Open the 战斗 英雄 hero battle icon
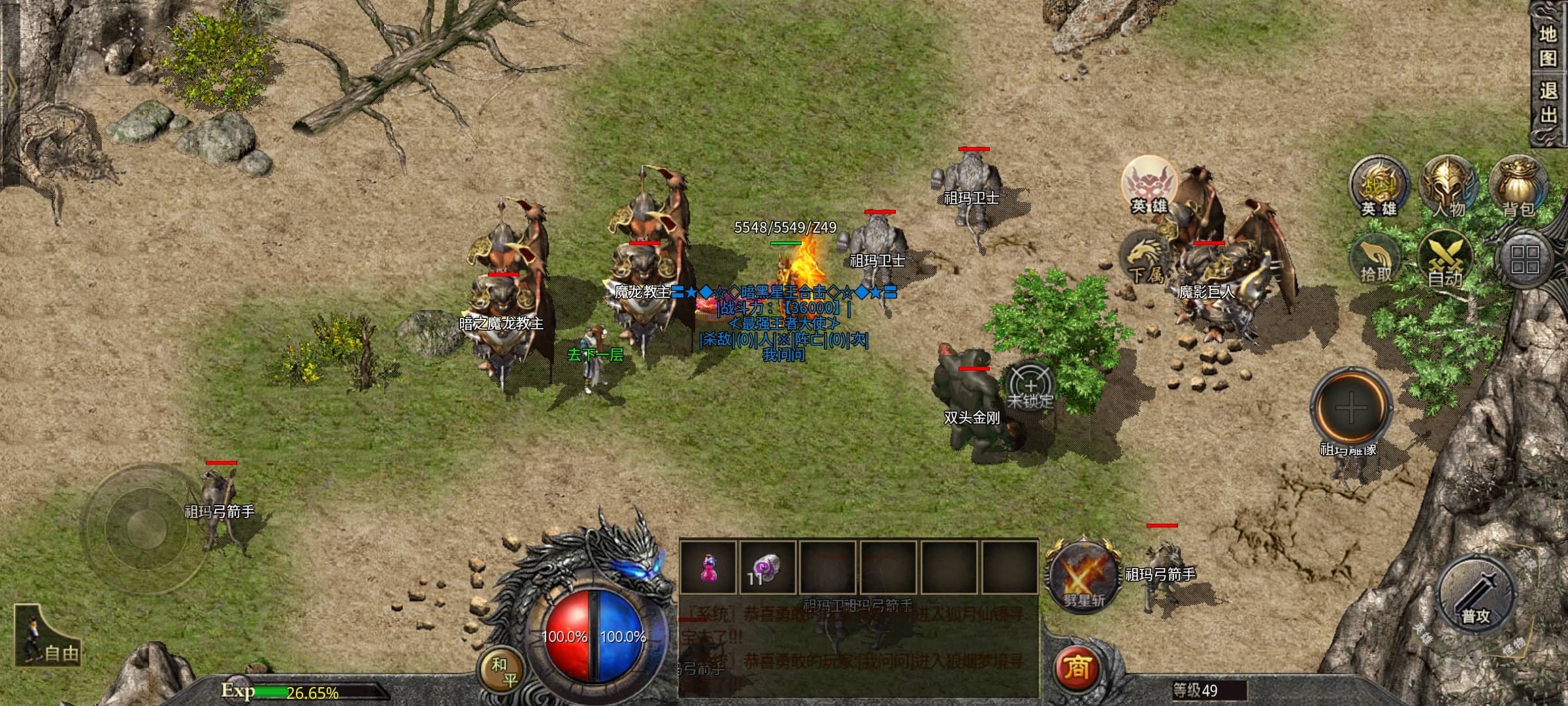The height and width of the screenshot is (706, 1568). 1379,187
